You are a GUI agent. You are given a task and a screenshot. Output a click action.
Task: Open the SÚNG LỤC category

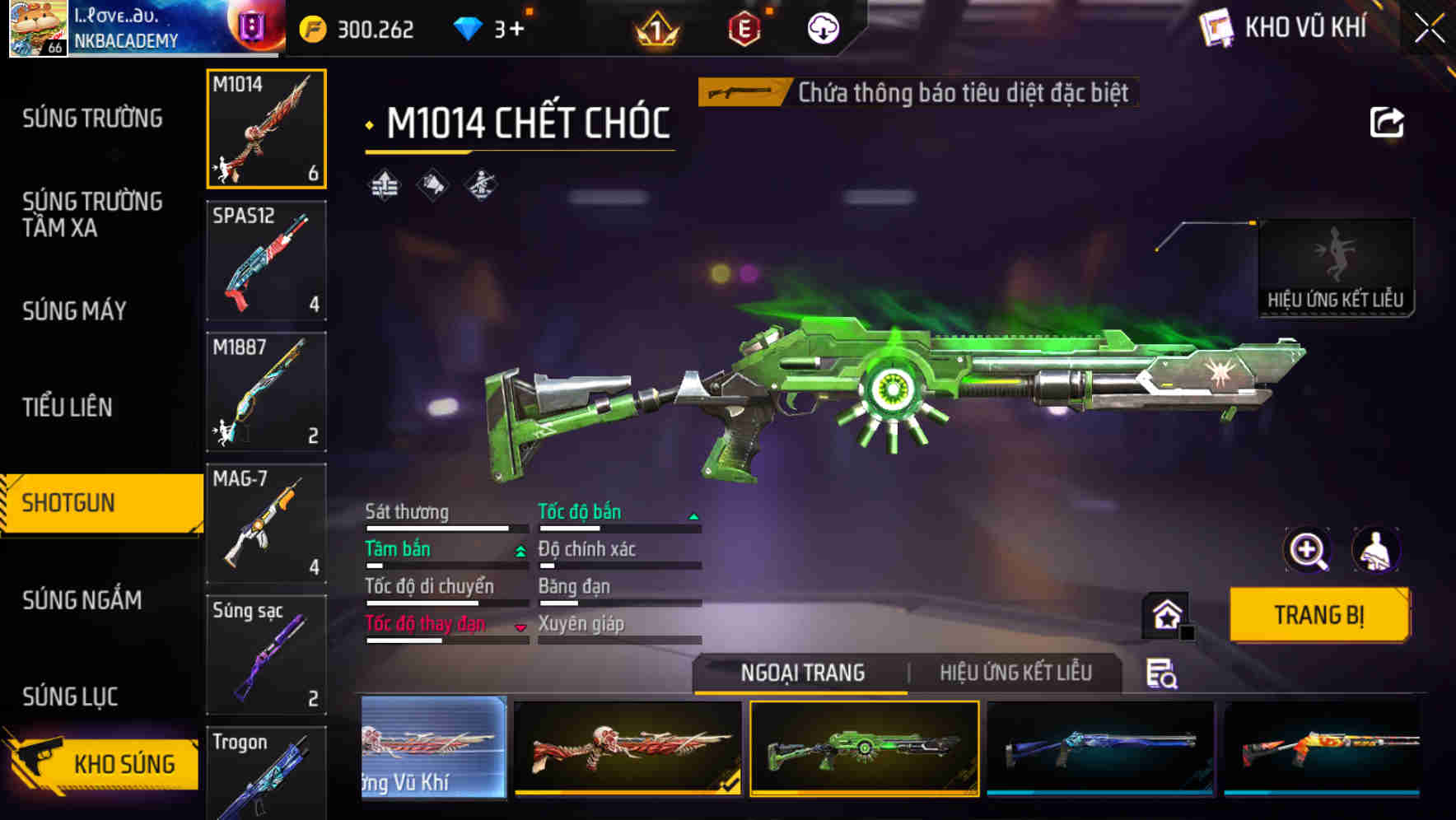pyautogui.click(x=70, y=697)
